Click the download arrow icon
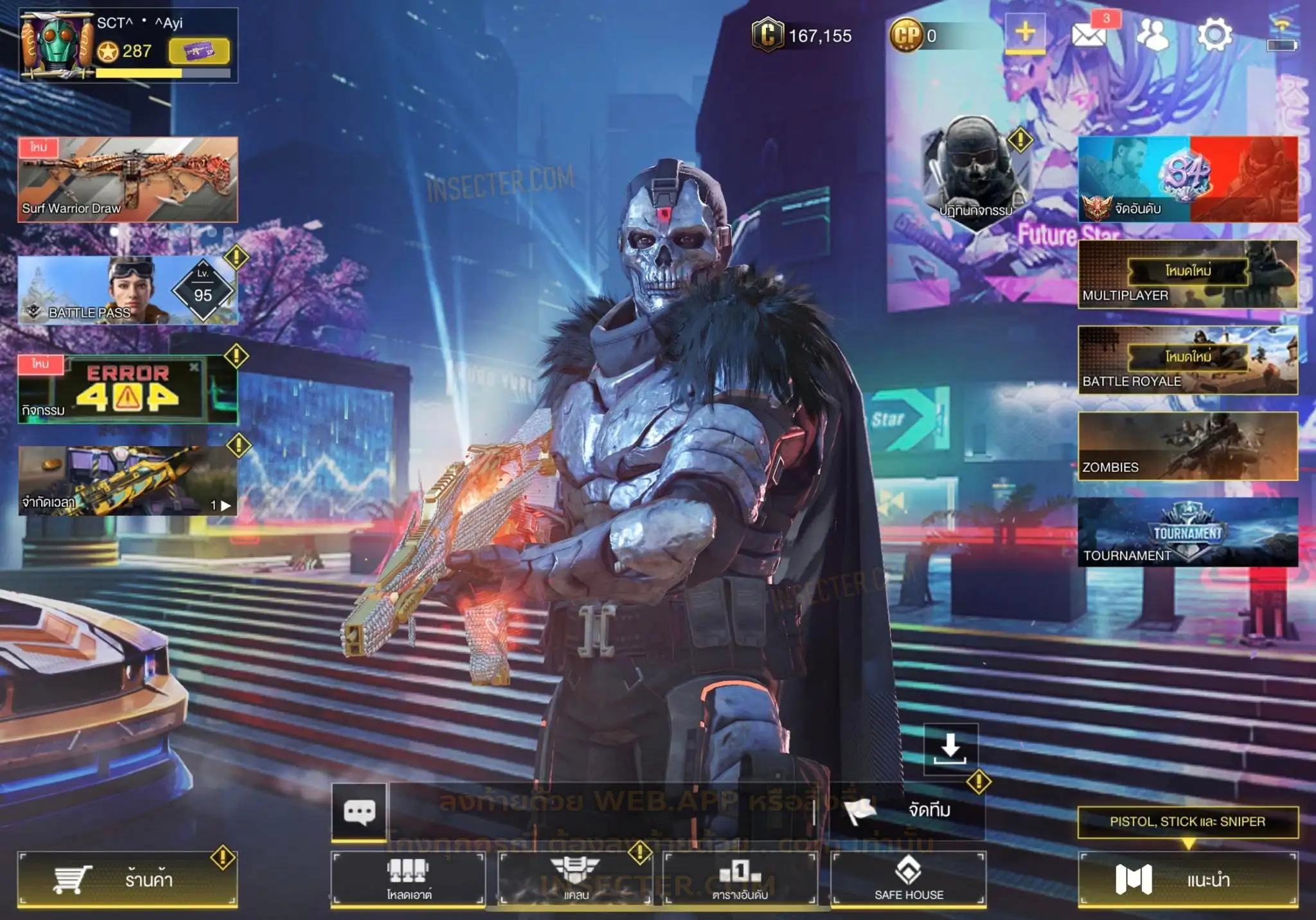This screenshot has width=1316, height=920. tap(950, 749)
